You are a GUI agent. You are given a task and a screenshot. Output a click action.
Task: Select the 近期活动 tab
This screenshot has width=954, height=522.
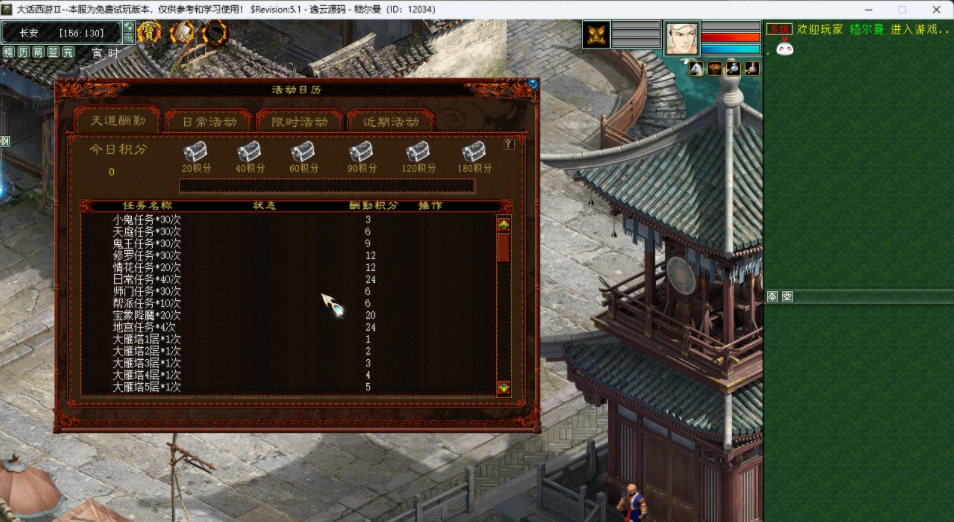pyautogui.click(x=391, y=121)
